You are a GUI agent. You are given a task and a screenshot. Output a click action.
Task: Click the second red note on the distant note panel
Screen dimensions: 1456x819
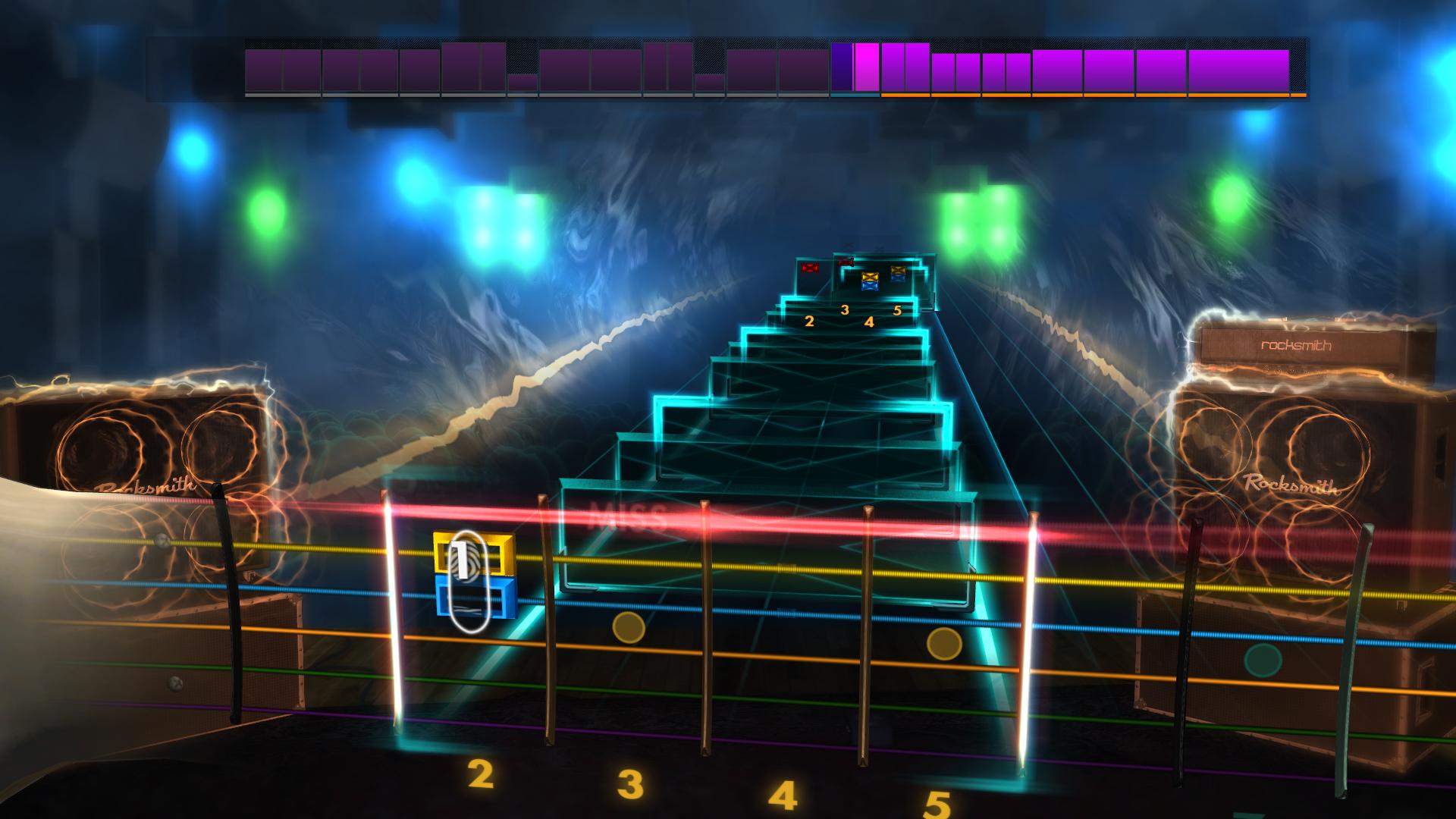point(846,261)
